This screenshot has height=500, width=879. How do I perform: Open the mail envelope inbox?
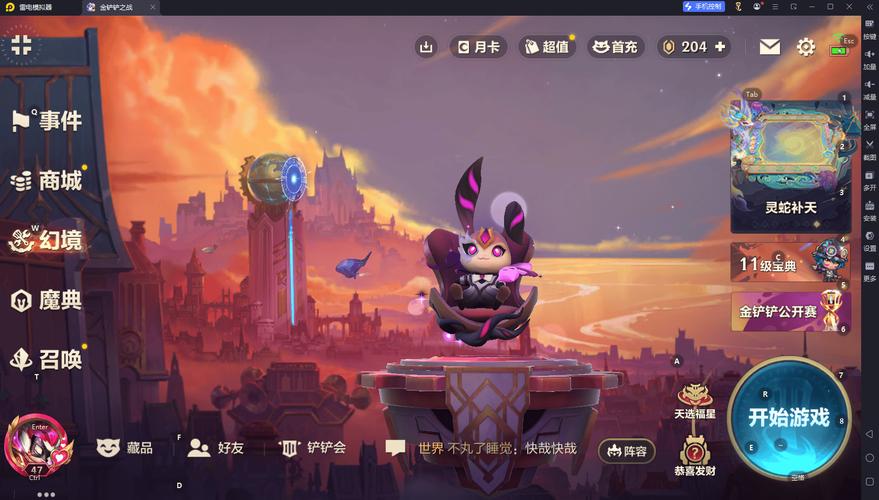[x=769, y=46]
